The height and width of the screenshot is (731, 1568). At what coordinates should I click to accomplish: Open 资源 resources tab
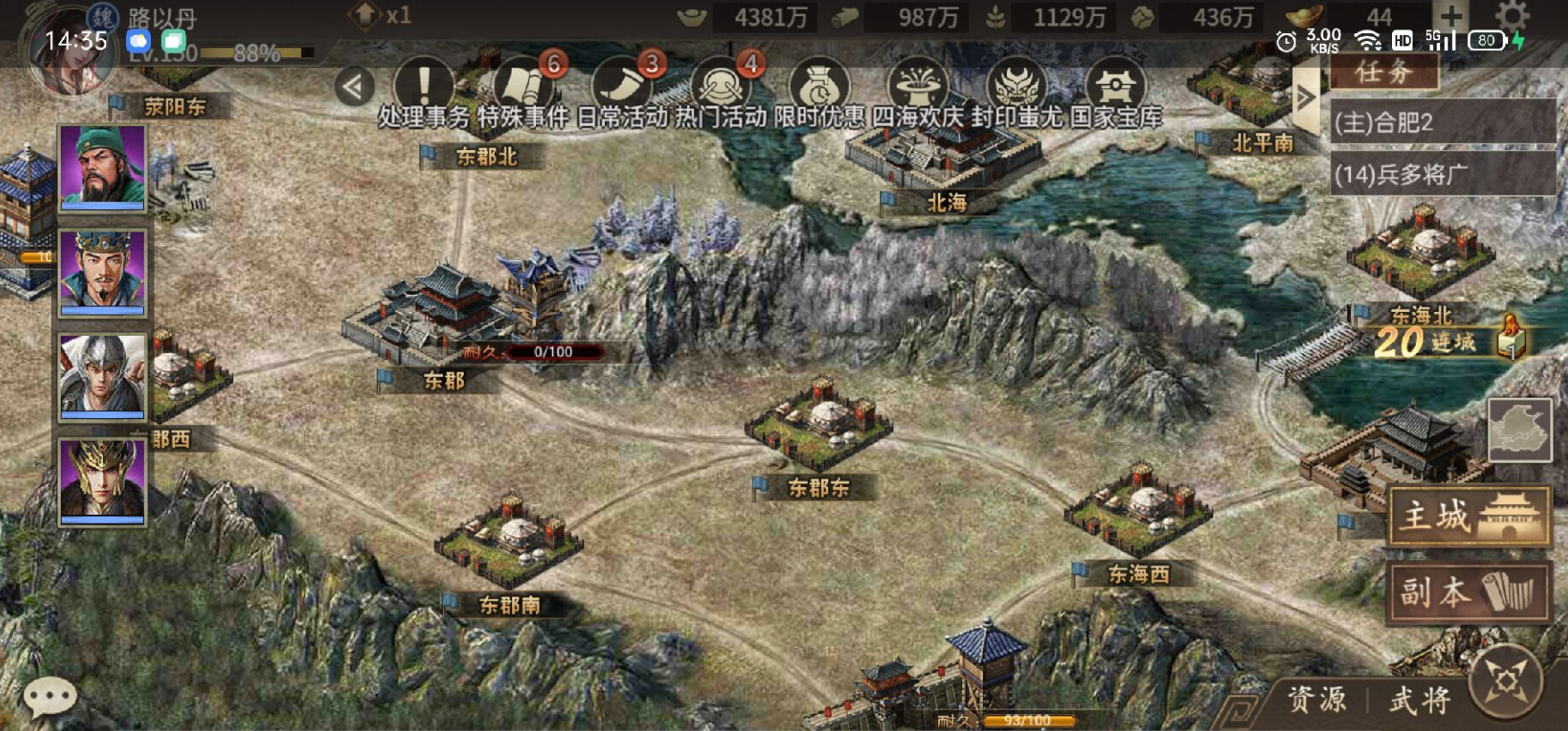pos(1316,700)
